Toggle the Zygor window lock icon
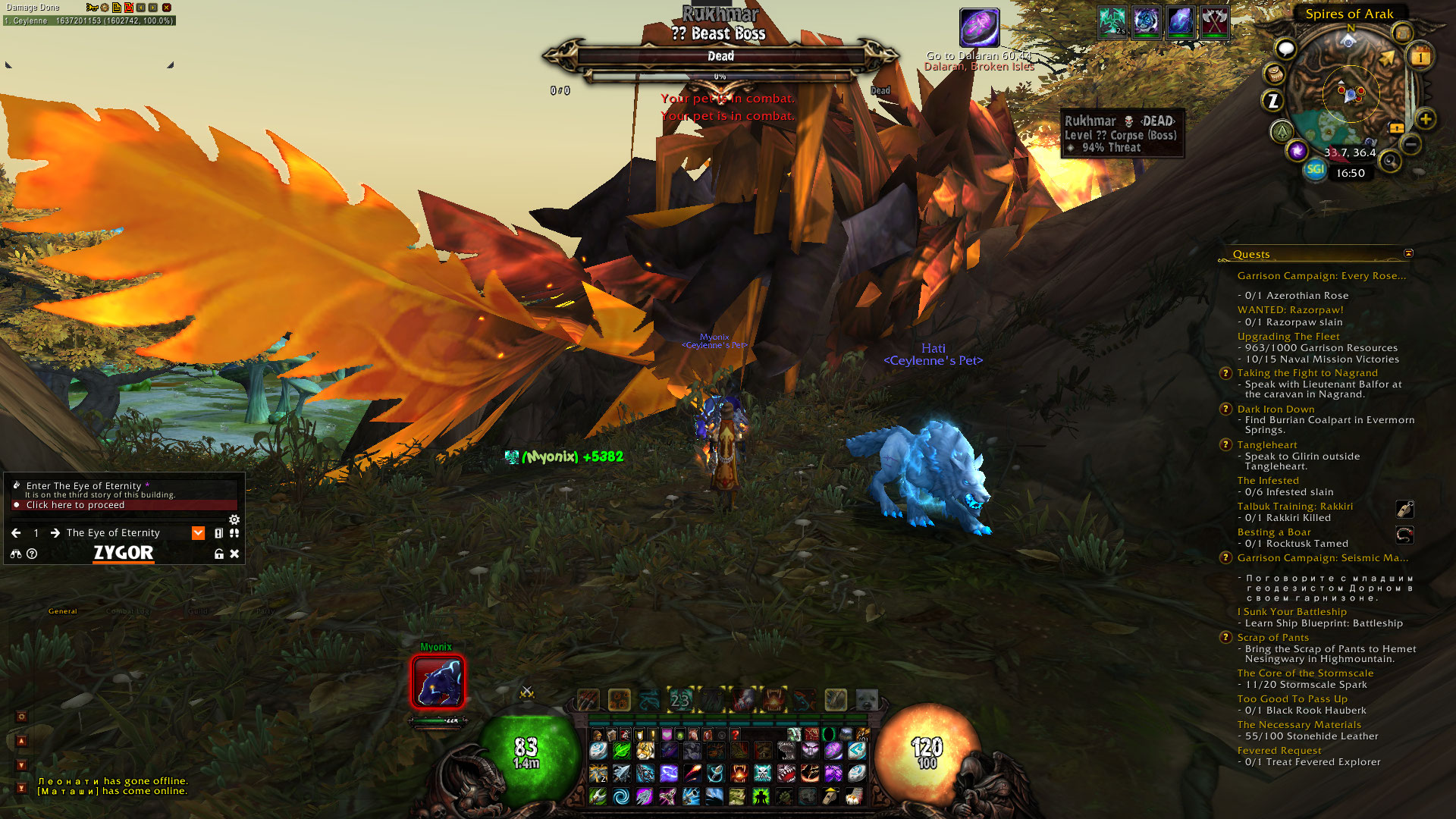This screenshot has width=1456, height=819. point(219,554)
